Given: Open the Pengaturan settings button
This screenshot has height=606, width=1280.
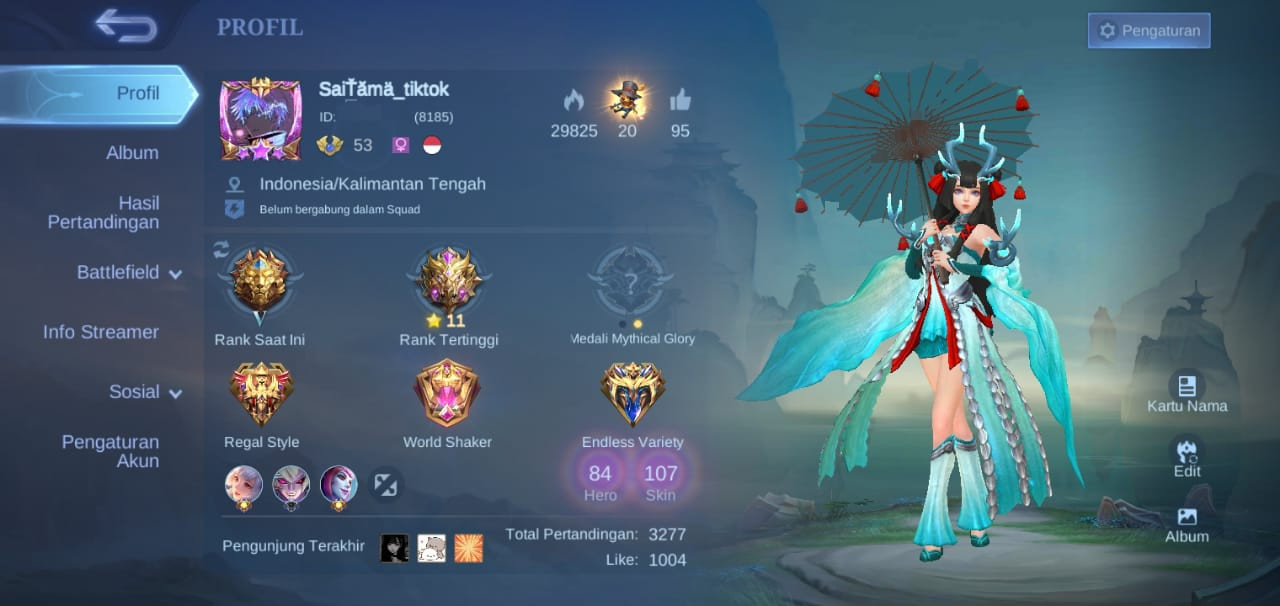Looking at the screenshot, I should (1149, 31).
